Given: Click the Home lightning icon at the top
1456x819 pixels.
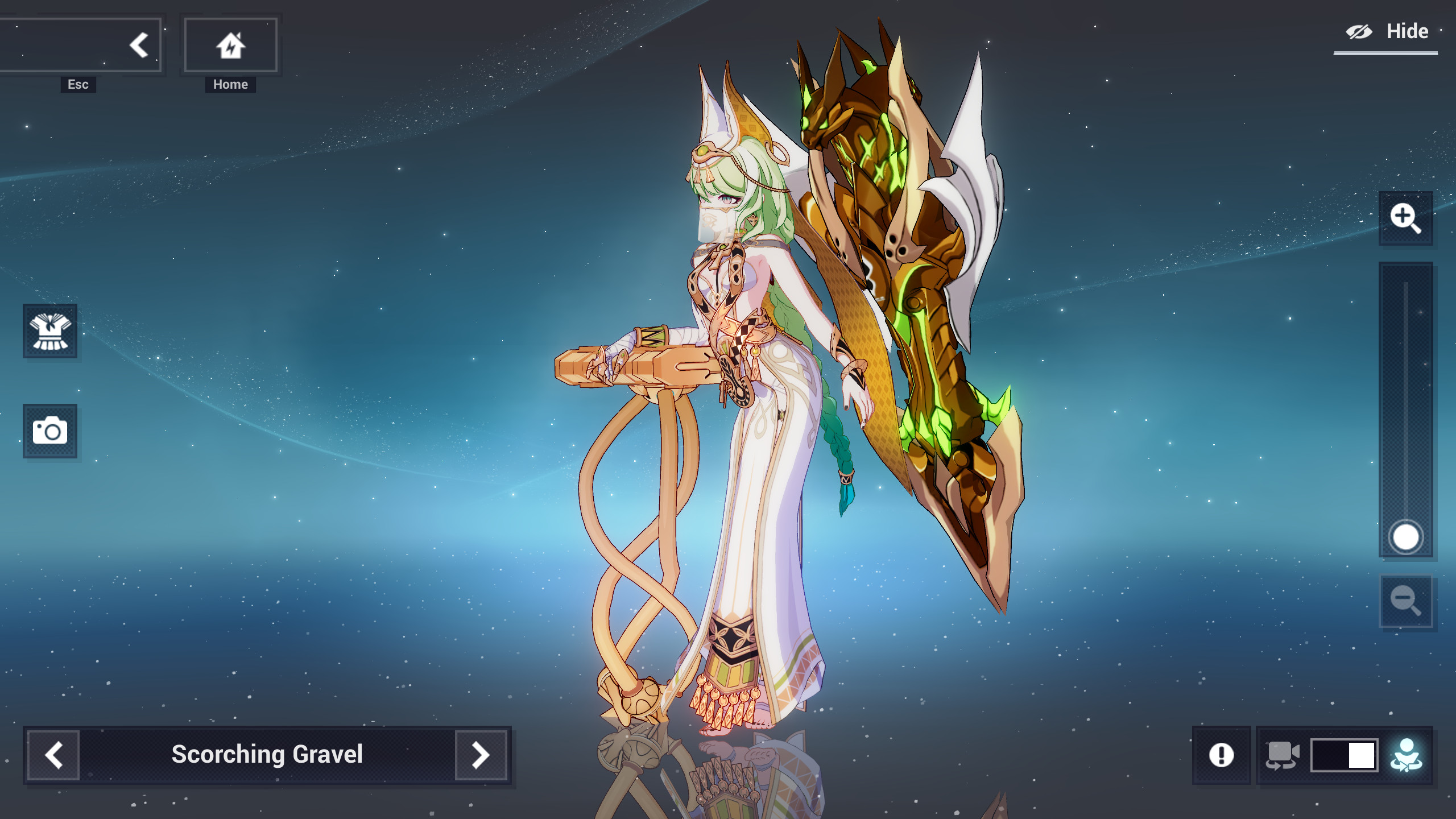Looking at the screenshot, I should point(230,44).
